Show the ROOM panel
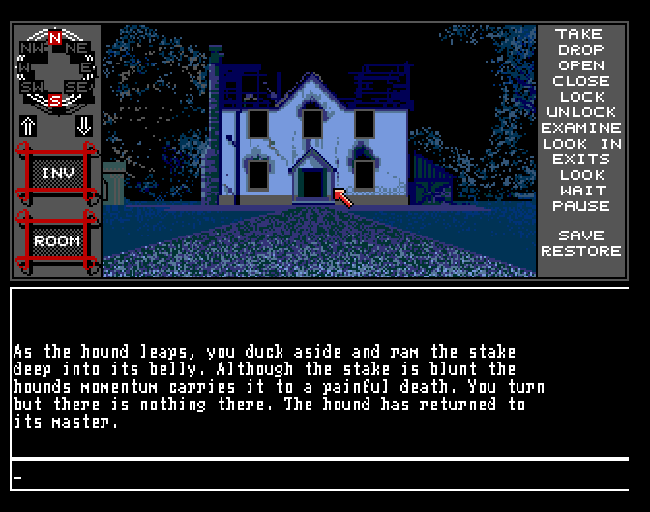 [56, 241]
